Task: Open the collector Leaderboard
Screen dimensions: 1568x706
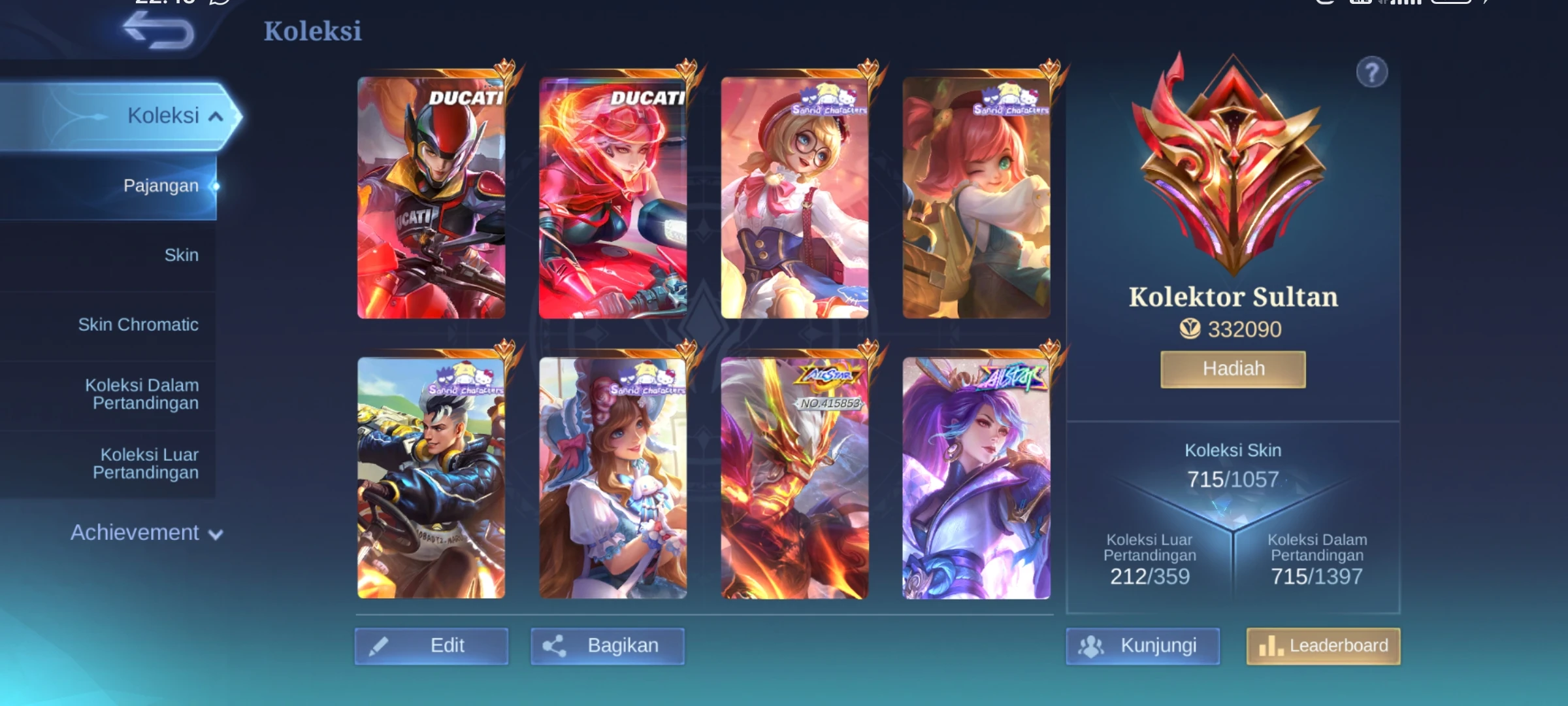Action: [x=1323, y=646]
